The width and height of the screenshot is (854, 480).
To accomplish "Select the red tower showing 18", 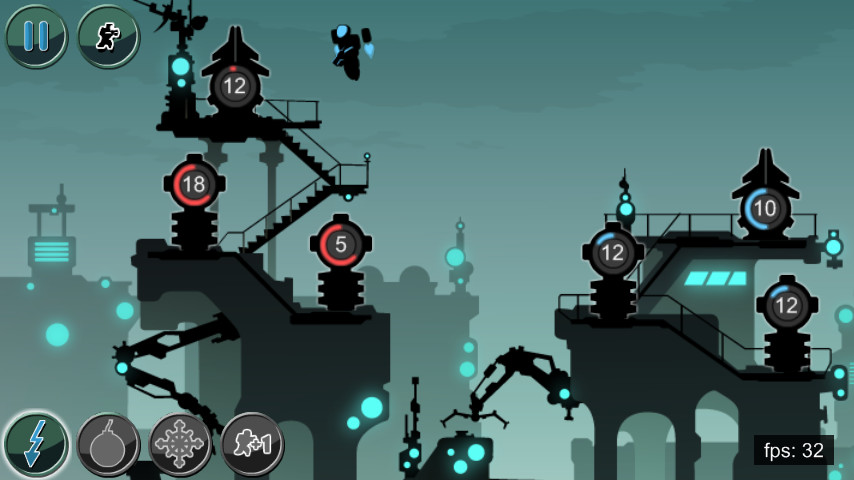I will tap(194, 185).
